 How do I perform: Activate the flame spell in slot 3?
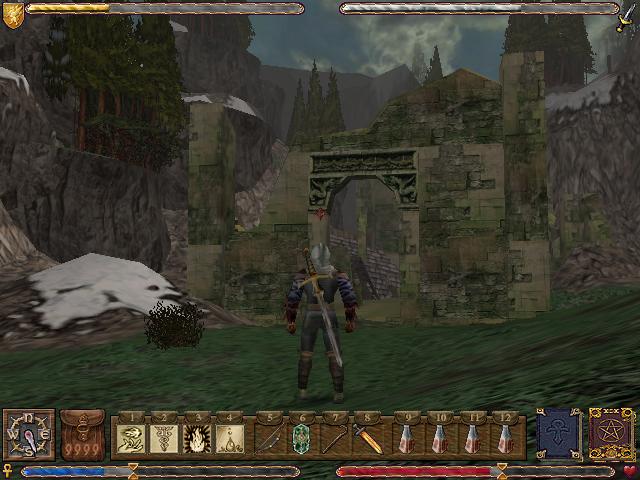pos(196,437)
